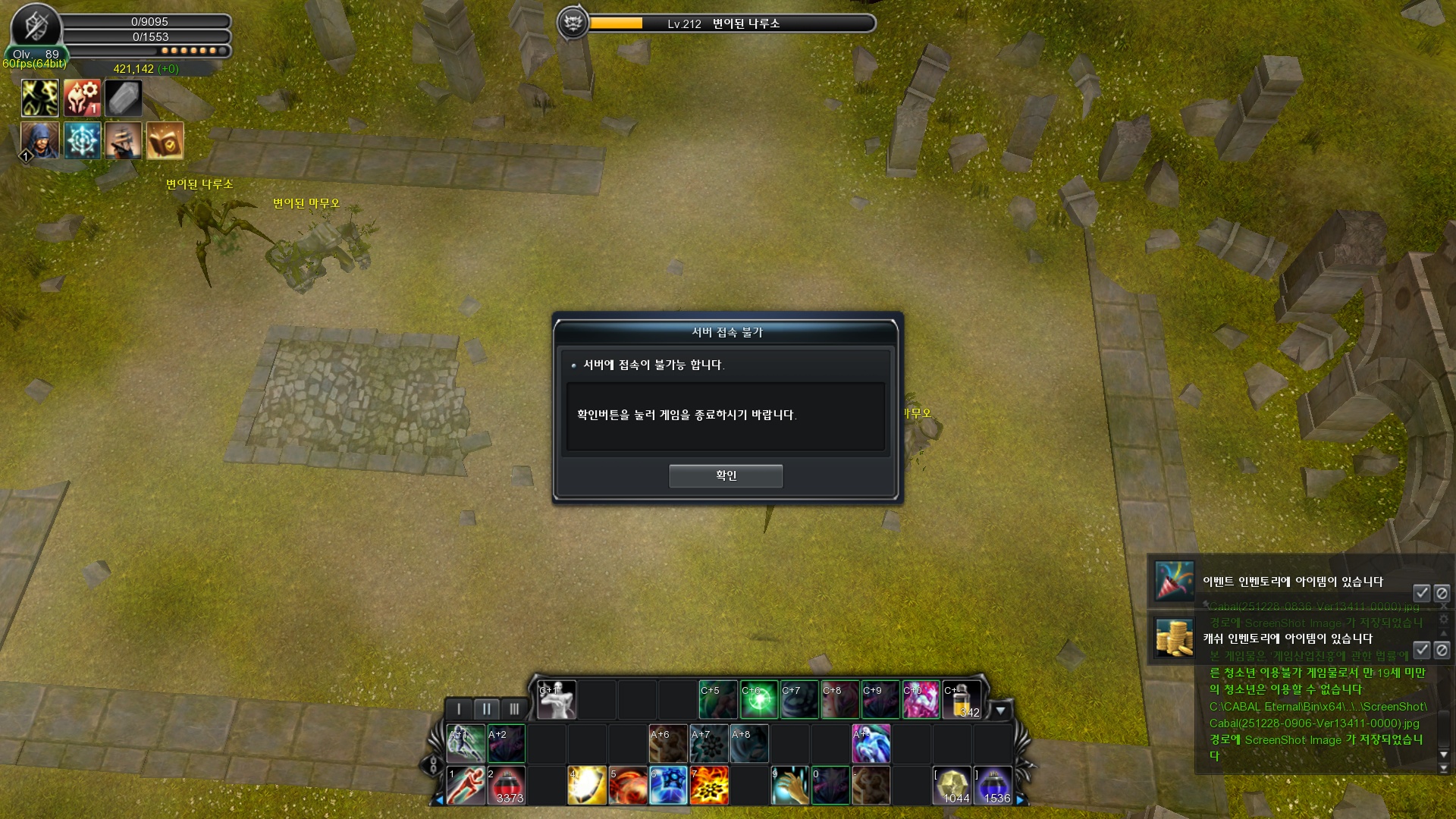
Task: Dismiss the cash inventory notification
Action: [1442, 650]
